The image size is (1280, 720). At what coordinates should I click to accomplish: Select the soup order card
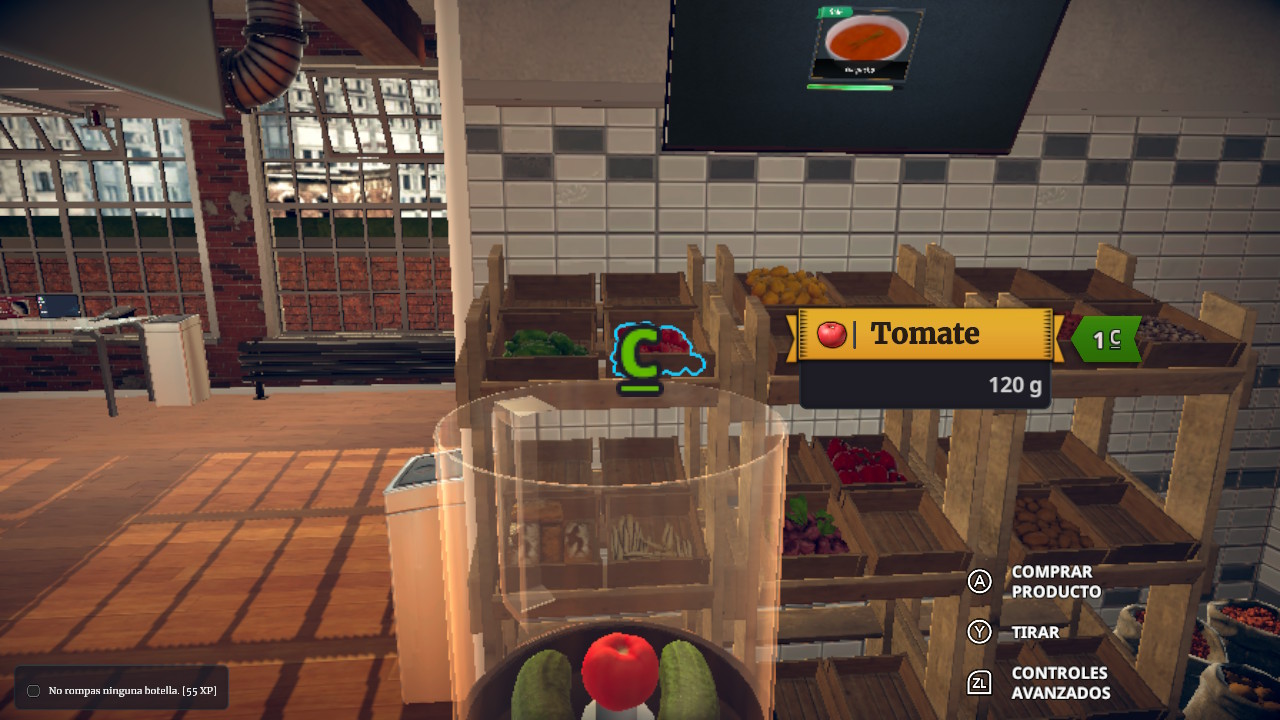click(865, 46)
